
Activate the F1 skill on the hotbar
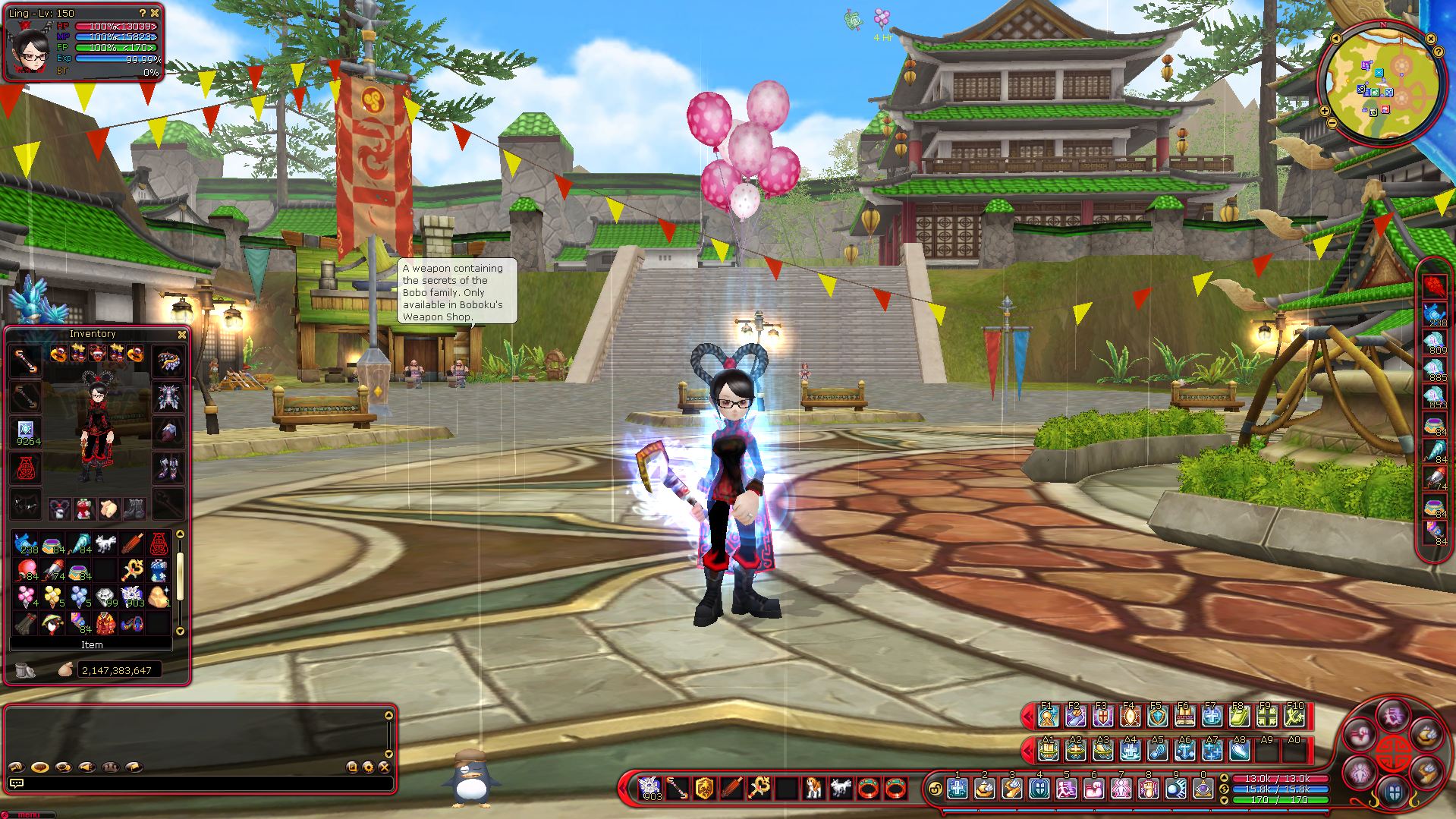[1048, 716]
